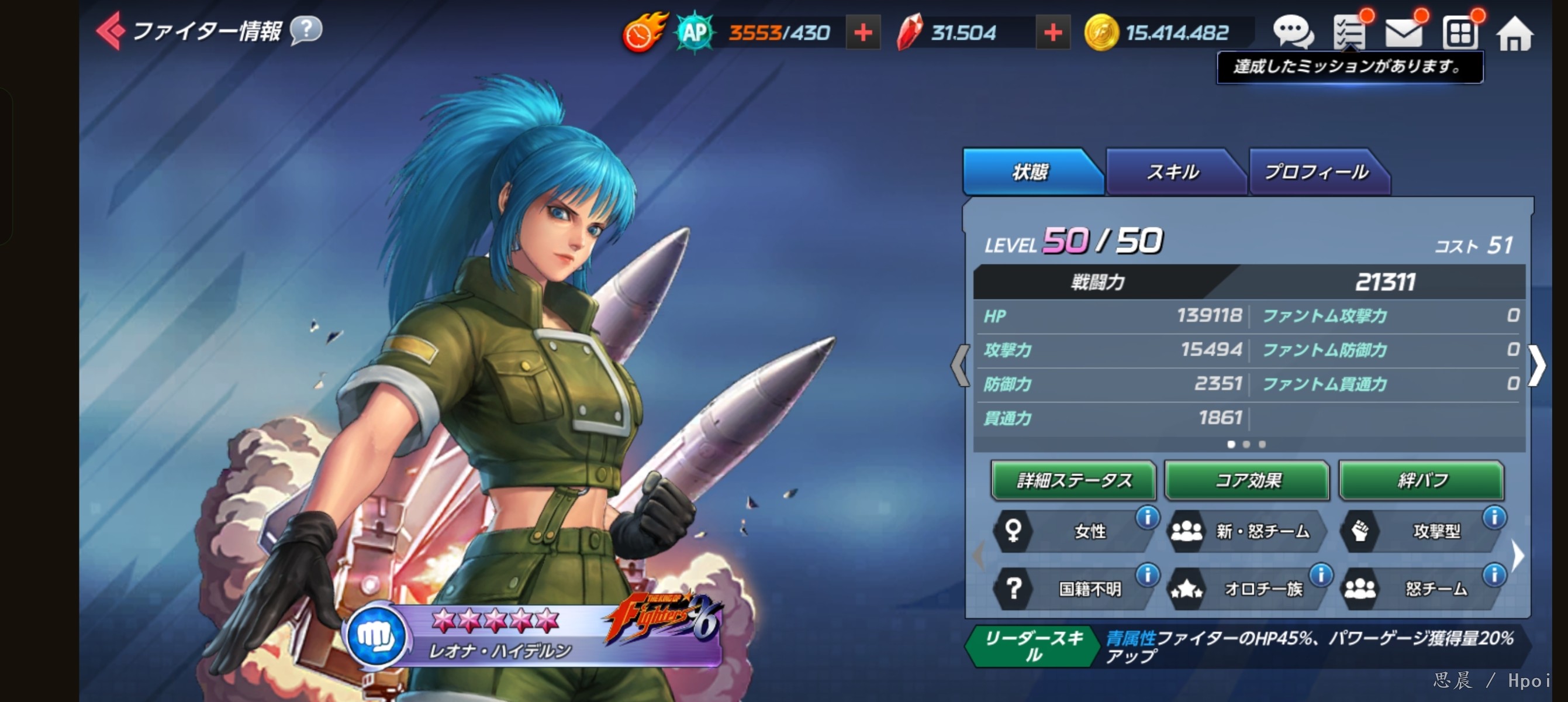Open the chat speech bubble icon
The height and width of the screenshot is (702, 1568).
(1292, 32)
